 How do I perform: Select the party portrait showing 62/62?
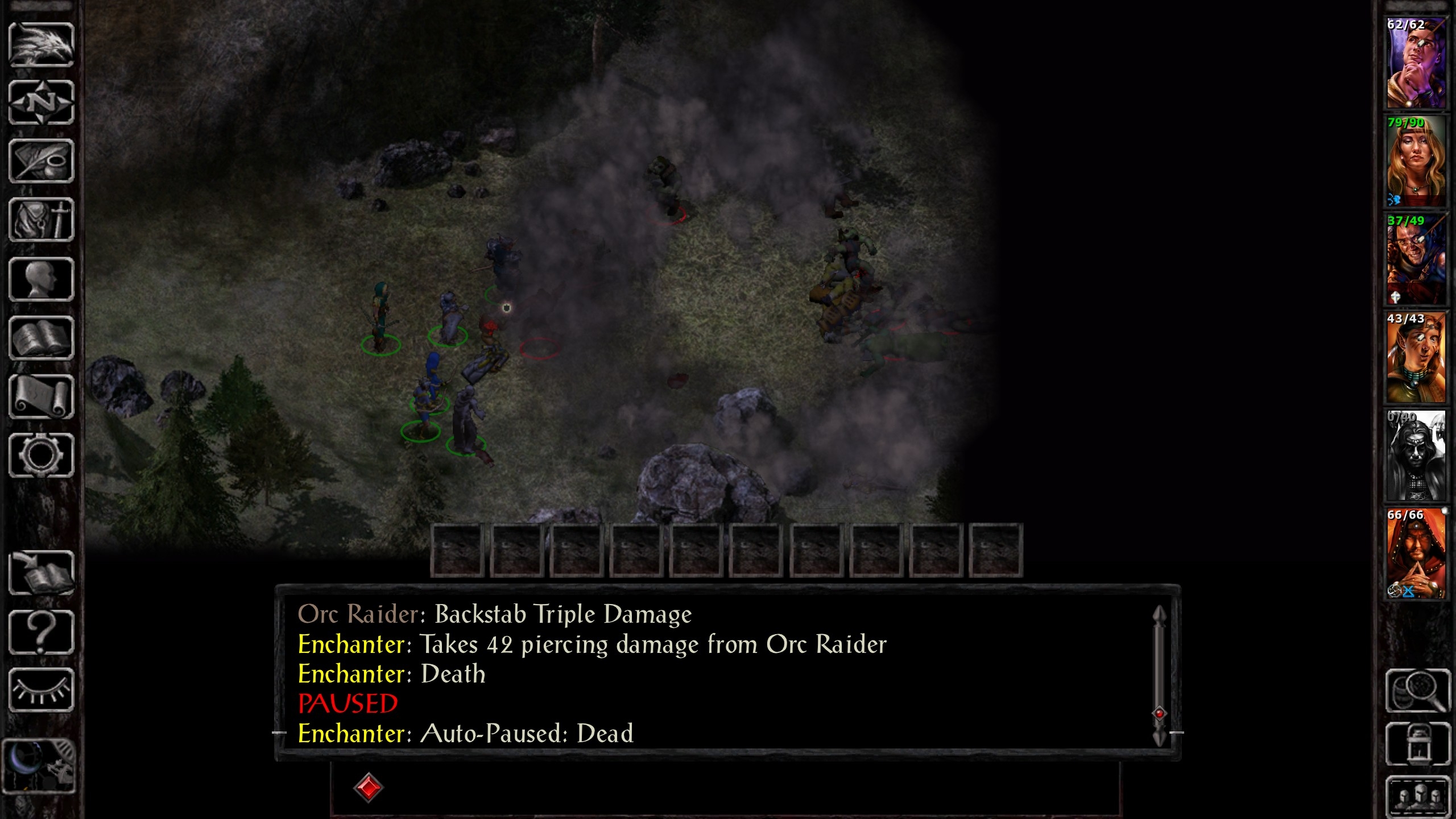click(1415, 63)
